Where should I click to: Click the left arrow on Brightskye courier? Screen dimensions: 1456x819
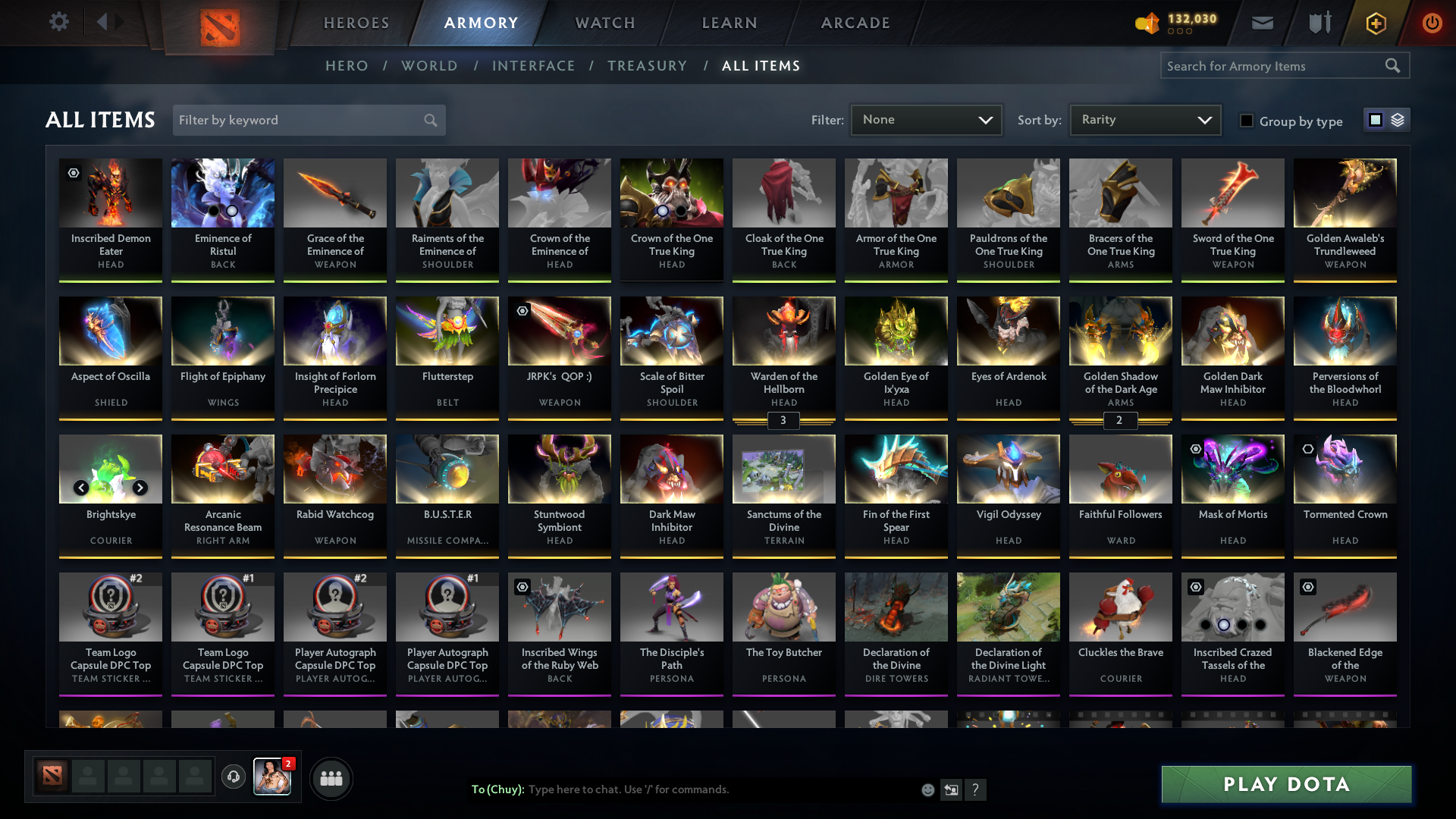tap(81, 488)
